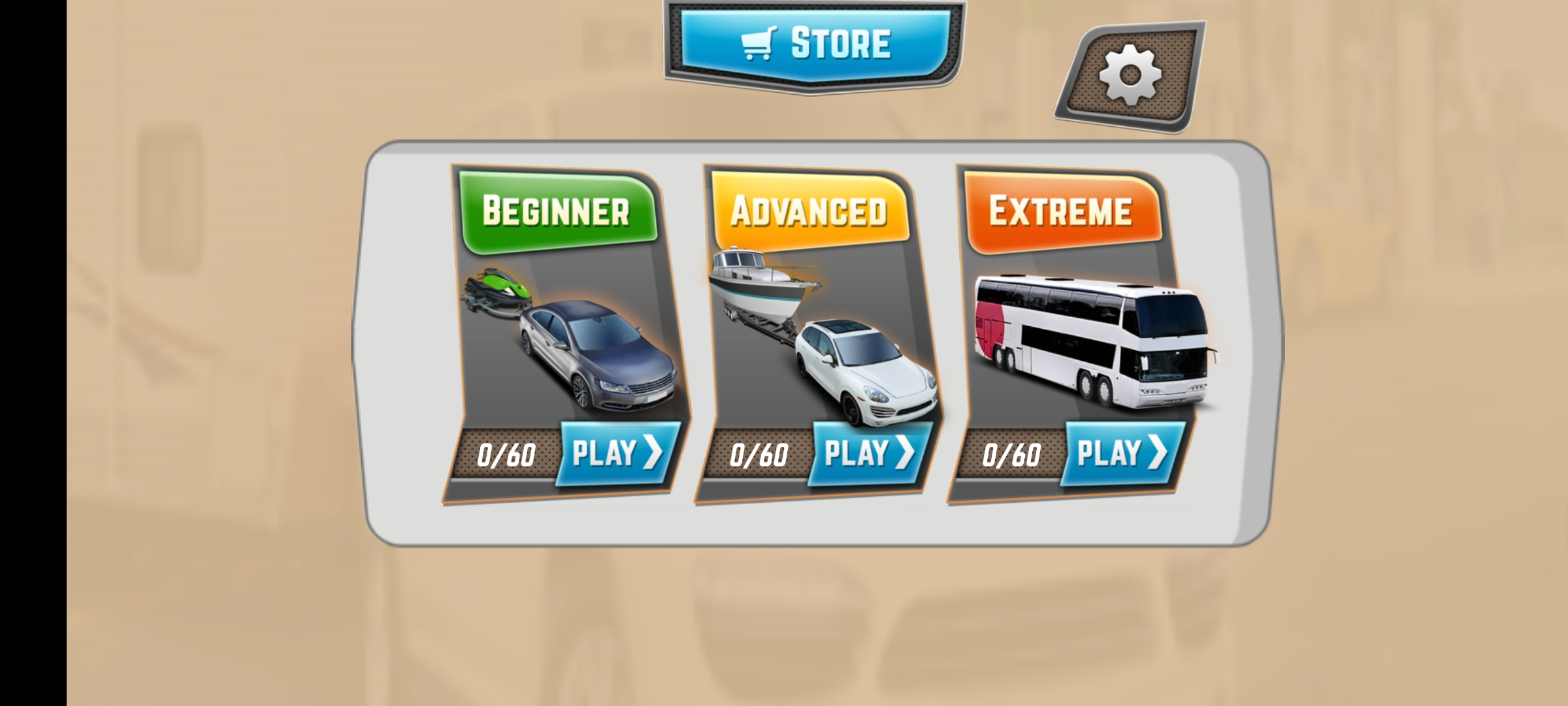
Task: Open the Store
Action: coord(814,44)
